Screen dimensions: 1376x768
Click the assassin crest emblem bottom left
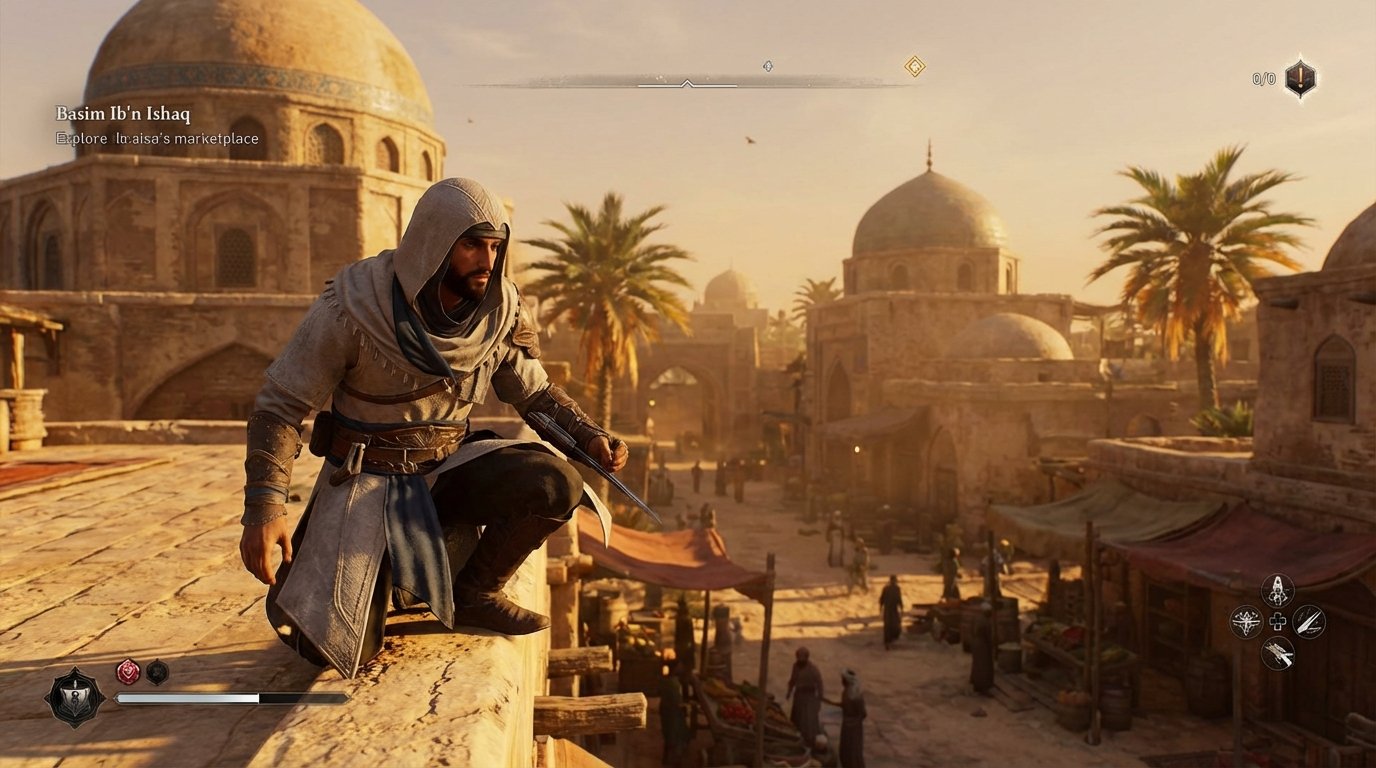pyautogui.click(x=76, y=698)
